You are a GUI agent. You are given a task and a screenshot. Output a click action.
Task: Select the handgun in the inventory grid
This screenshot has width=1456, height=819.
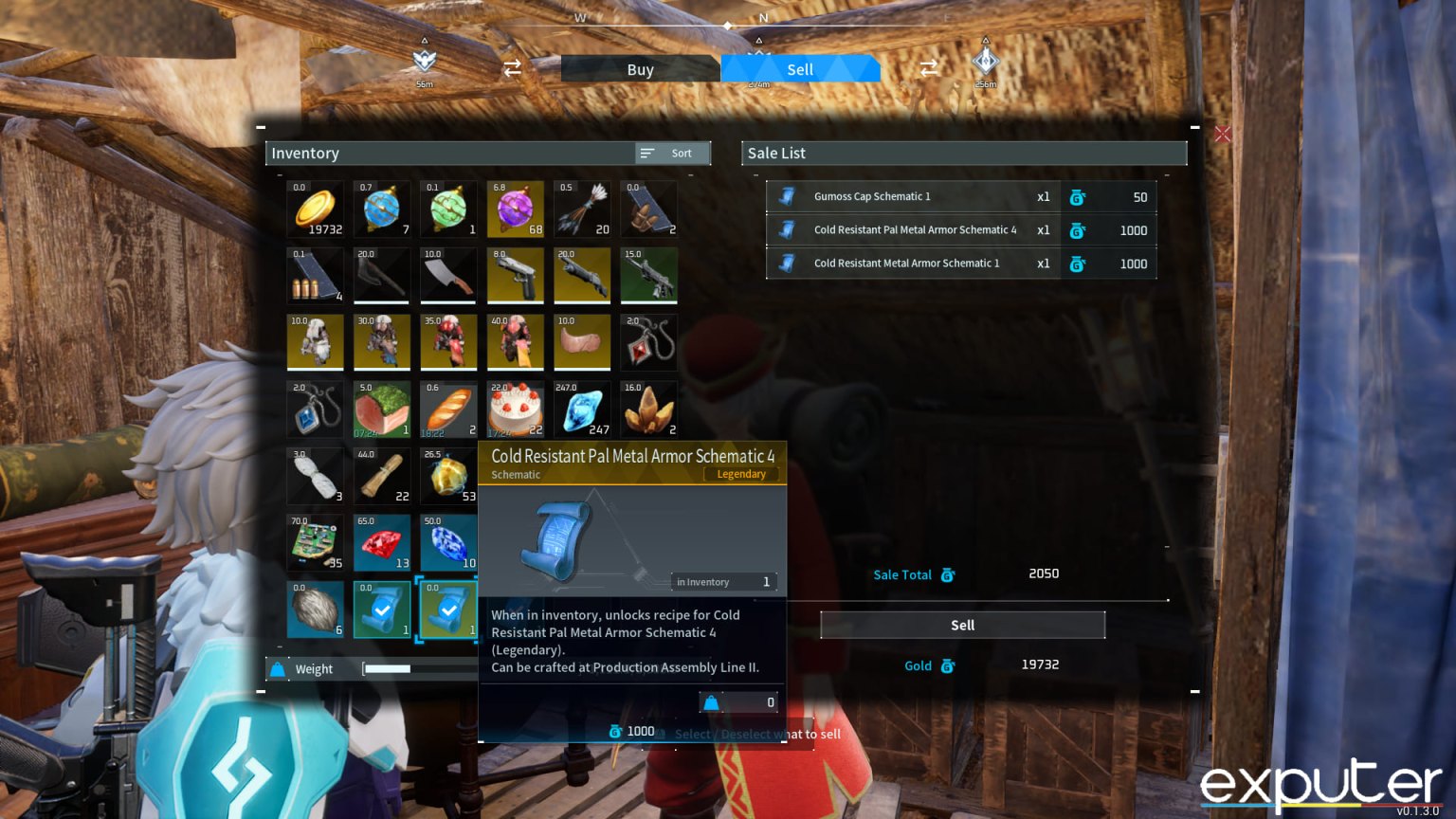pos(515,275)
